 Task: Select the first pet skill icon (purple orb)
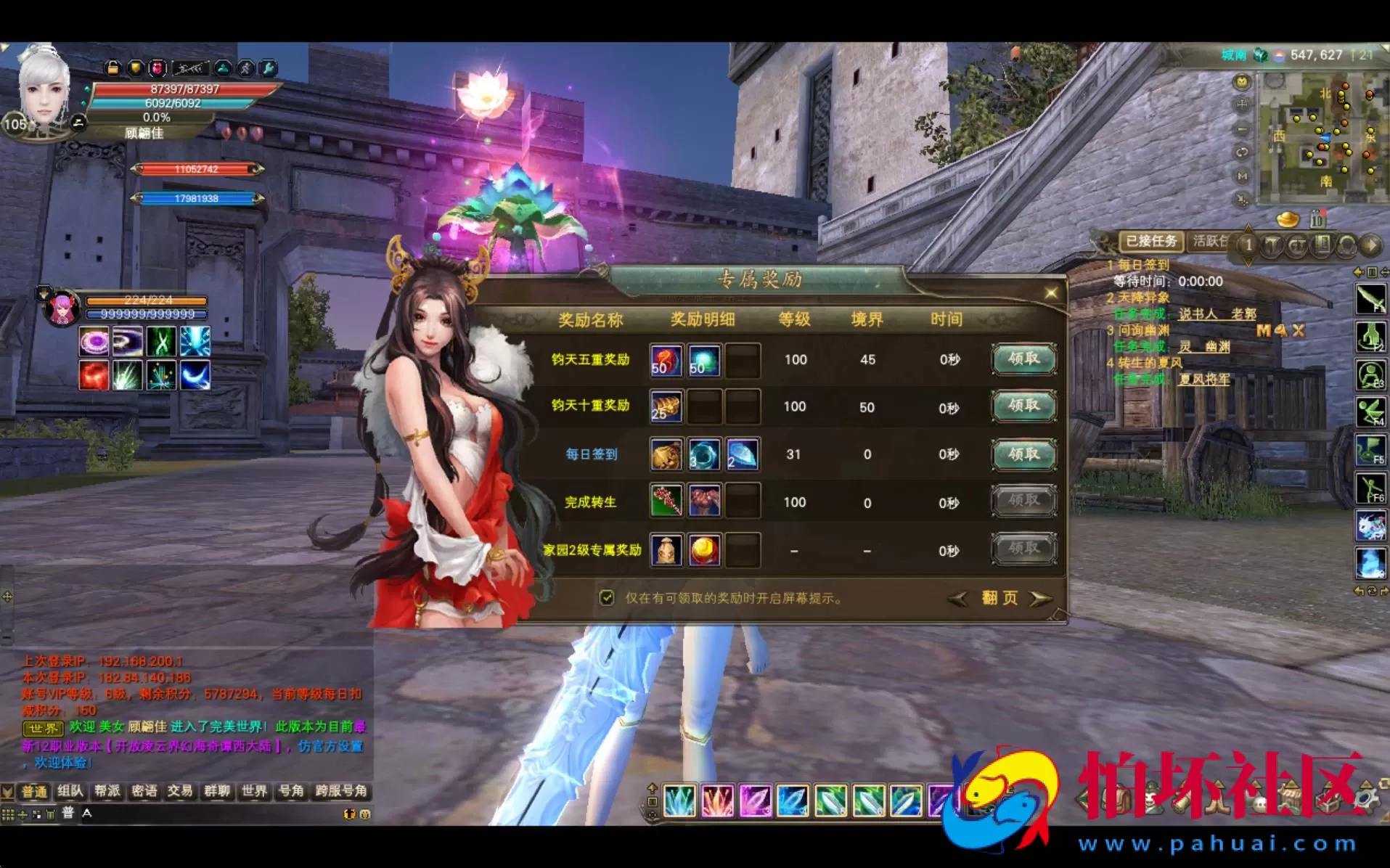pyautogui.click(x=93, y=340)
